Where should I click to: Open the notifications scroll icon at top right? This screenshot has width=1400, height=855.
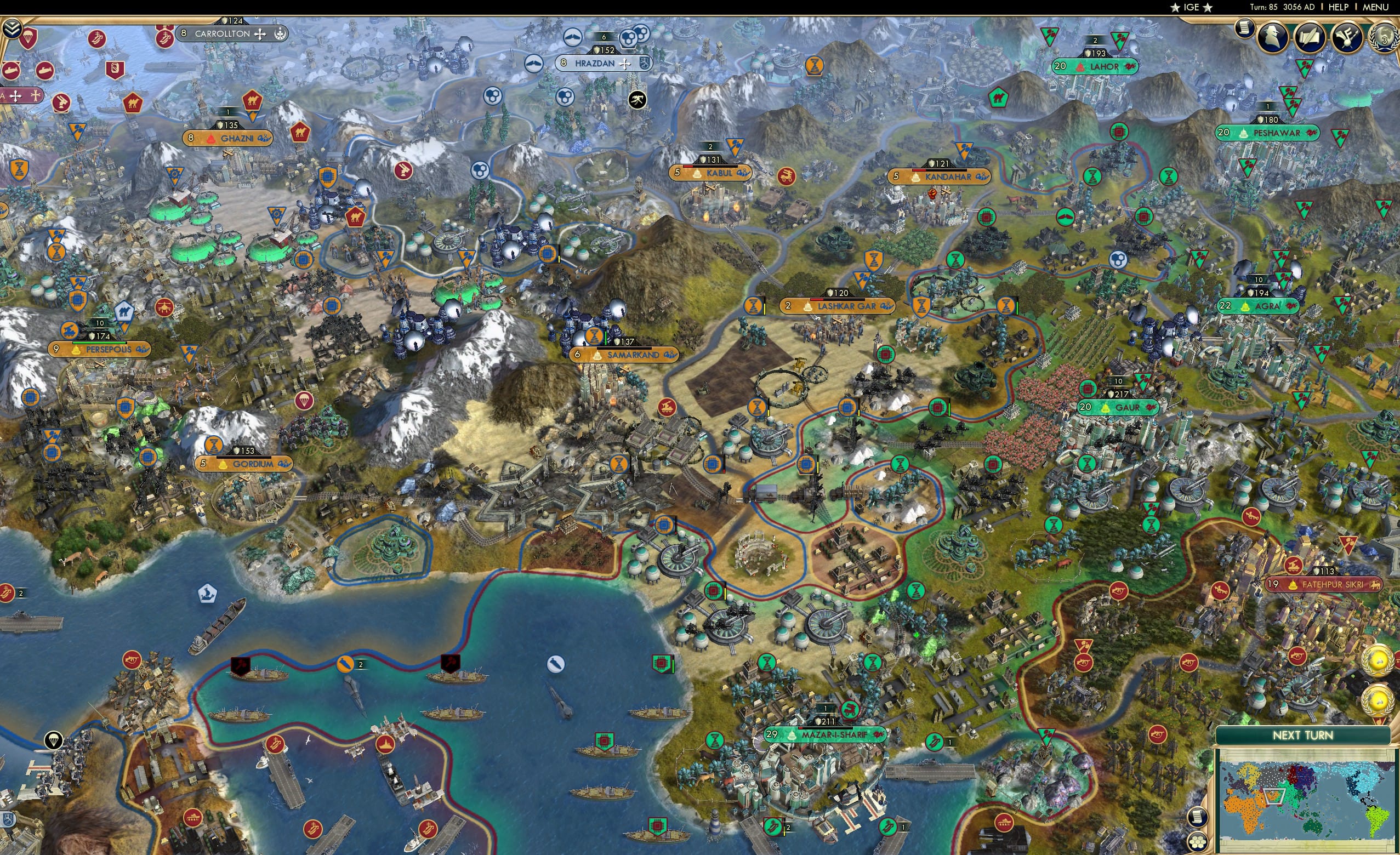1245,30
